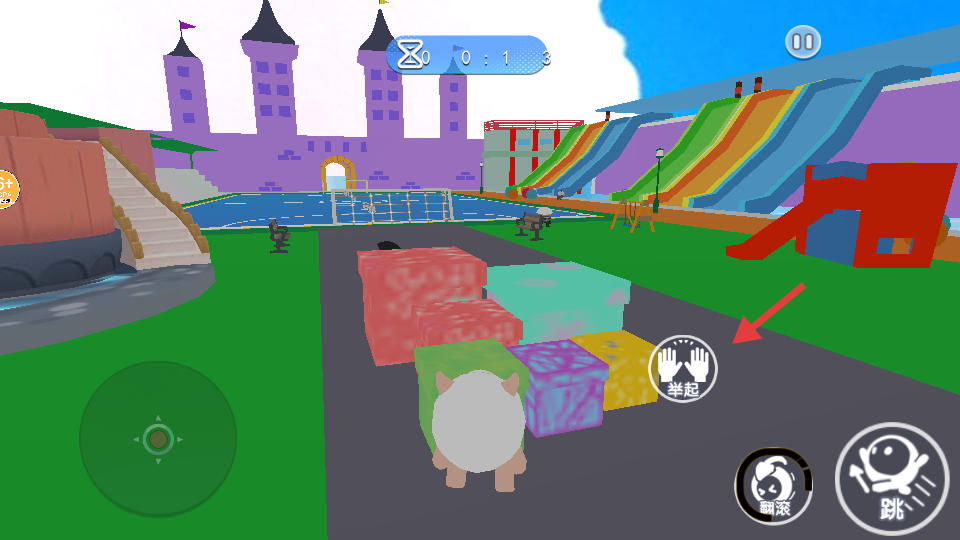Pause the game with the pause button
Screen dimensions: 960x540
coord(803,42)
